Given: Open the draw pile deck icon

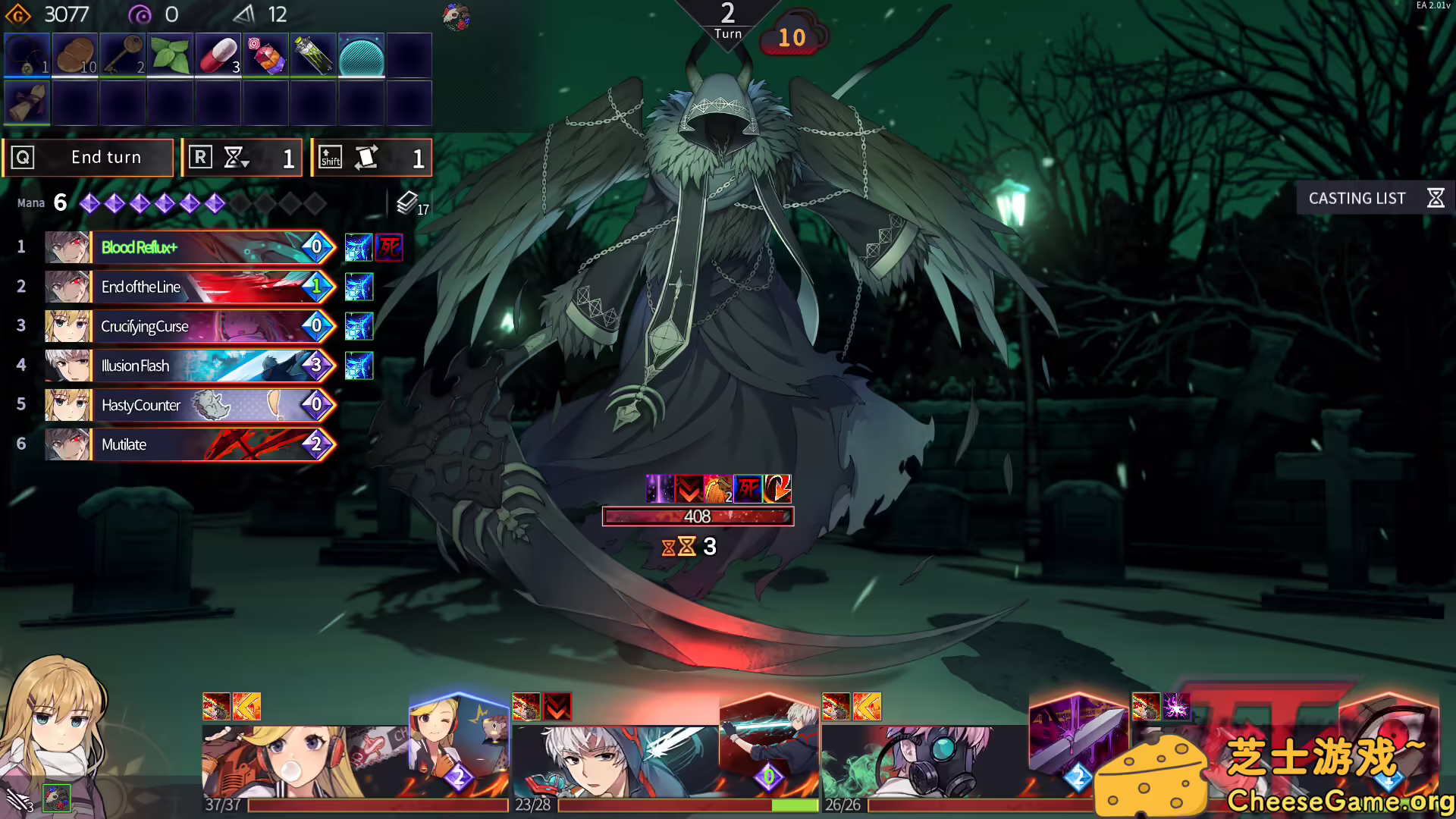Looking at the screenshot, I should pyautogui.click(x=408, y=202).
